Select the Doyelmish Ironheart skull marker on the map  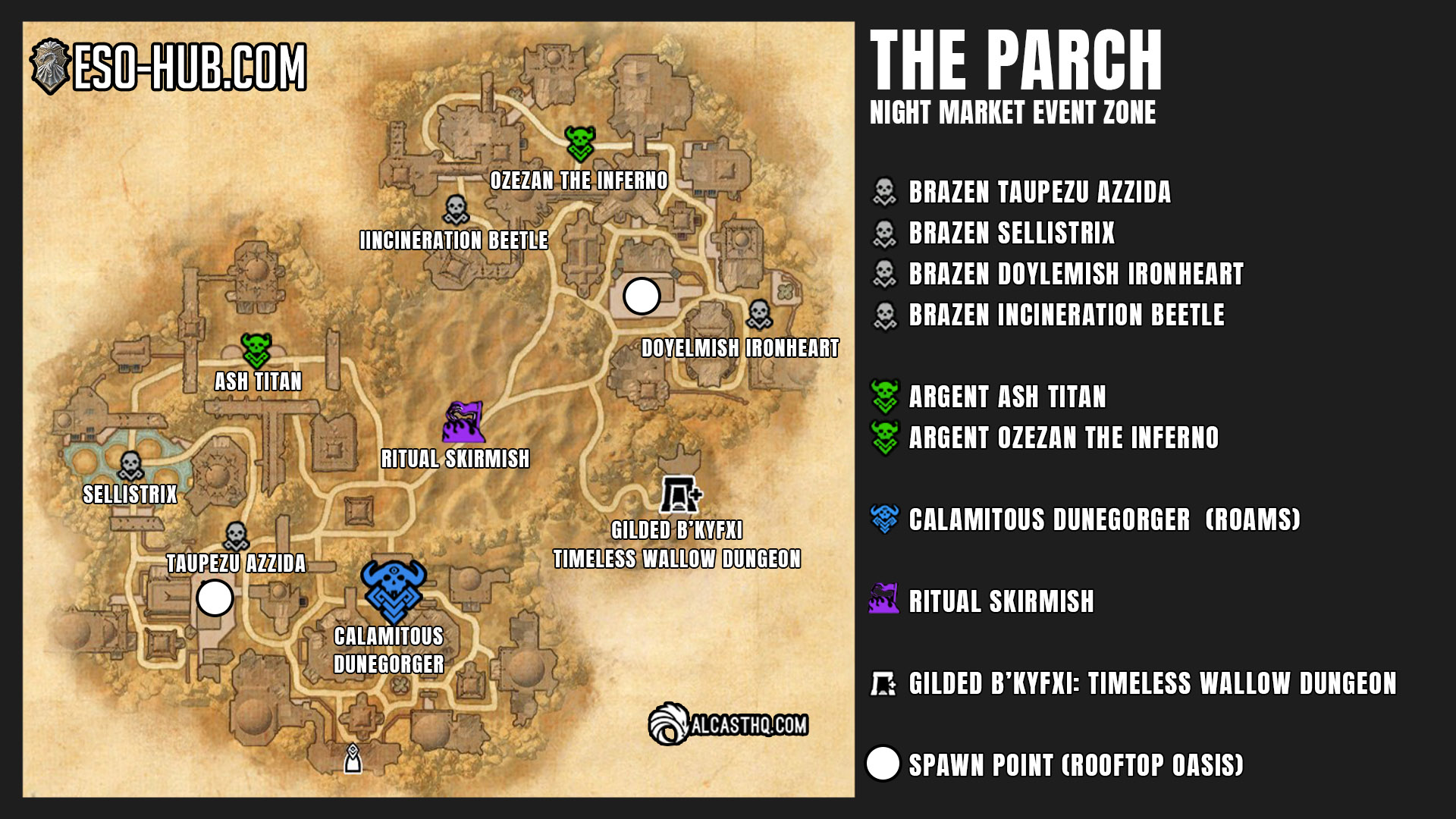click(x=759, y=314)
